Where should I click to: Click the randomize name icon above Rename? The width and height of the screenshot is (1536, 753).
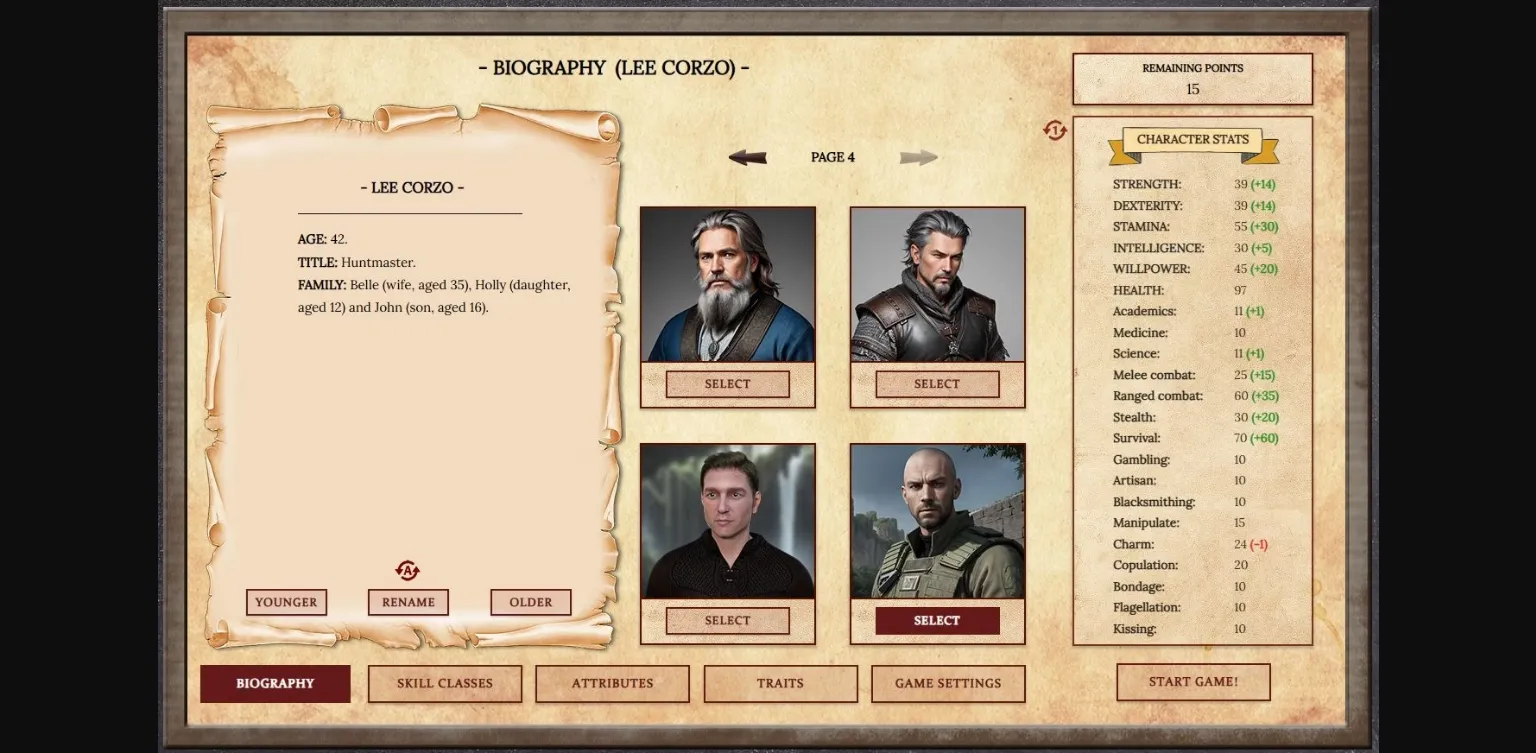tap(408, 570)
